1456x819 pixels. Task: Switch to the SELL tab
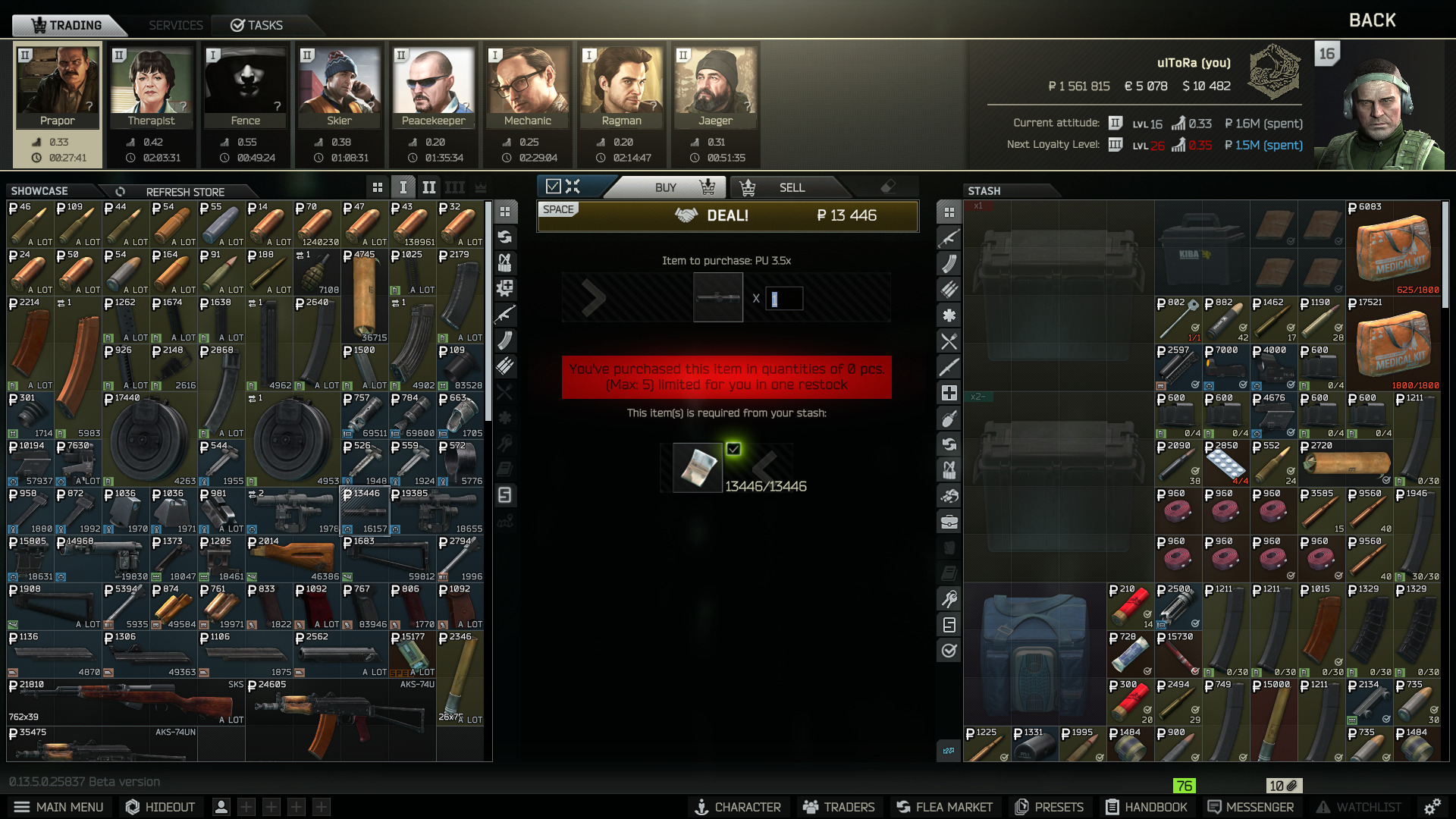pyautogui.click(x=791, y=187)
